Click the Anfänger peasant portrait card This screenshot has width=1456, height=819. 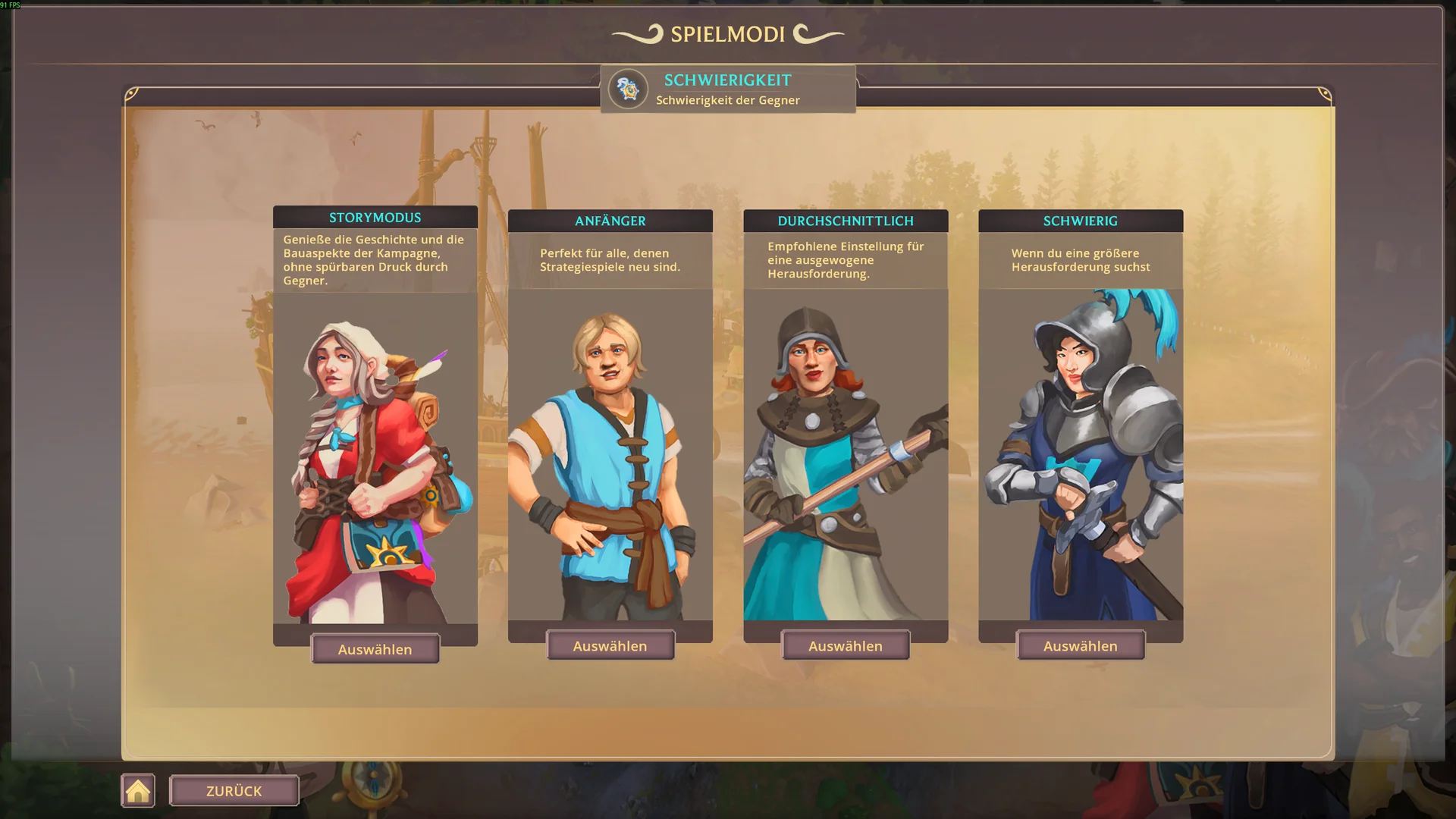pyautogui.click(x=610, y=455)
